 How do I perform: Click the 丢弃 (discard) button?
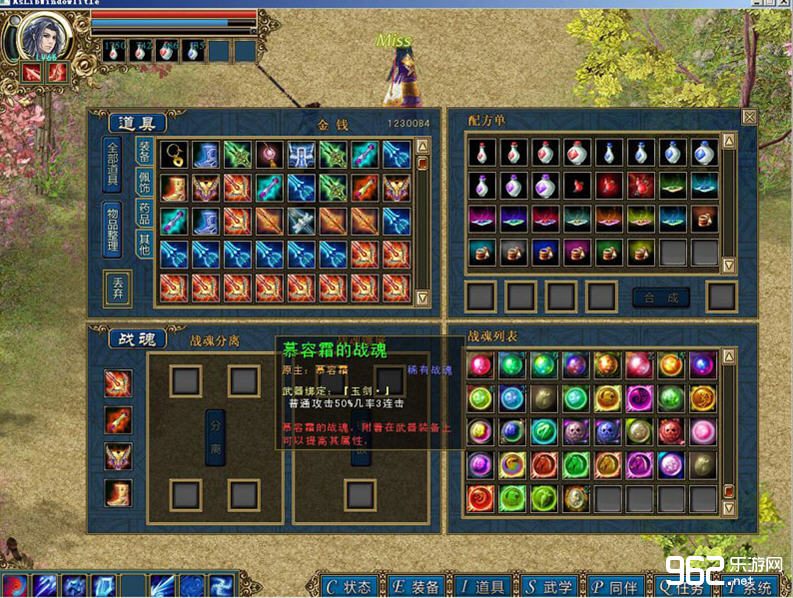[117, 288]
